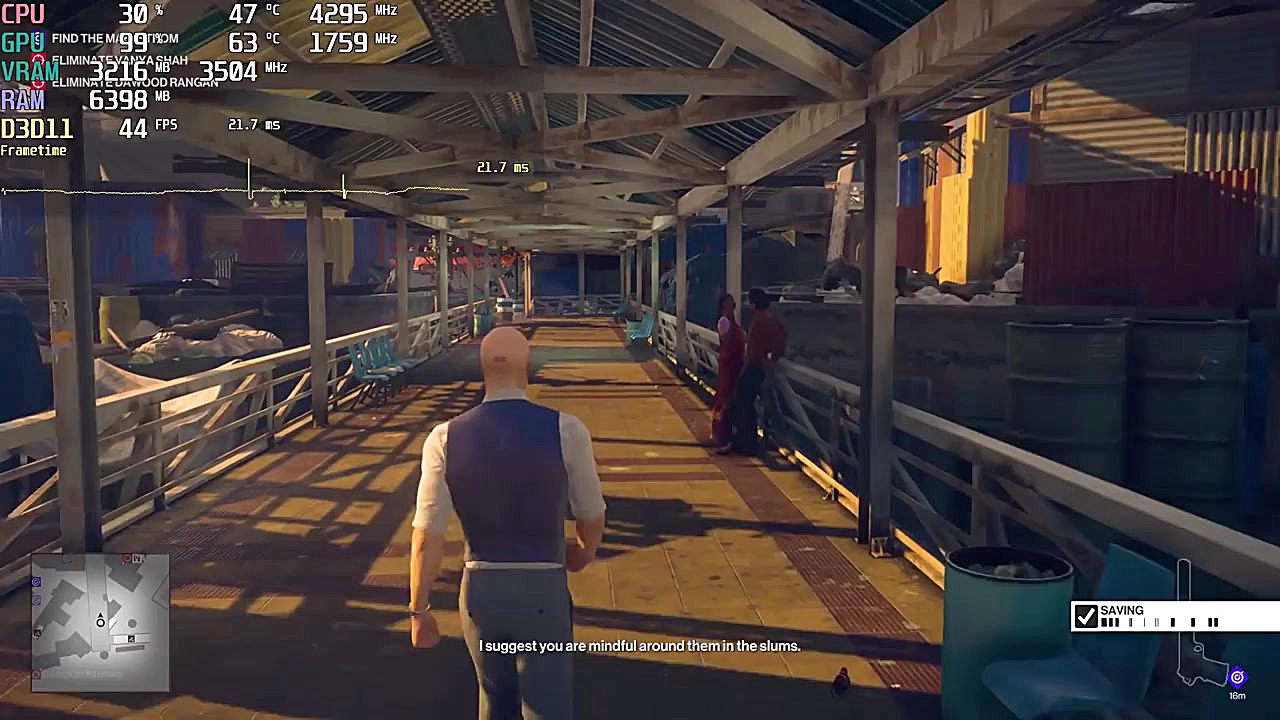Screen dimensions: 1280x720
Task: Click the frametime spike in the graph
Action: [248, 176]
